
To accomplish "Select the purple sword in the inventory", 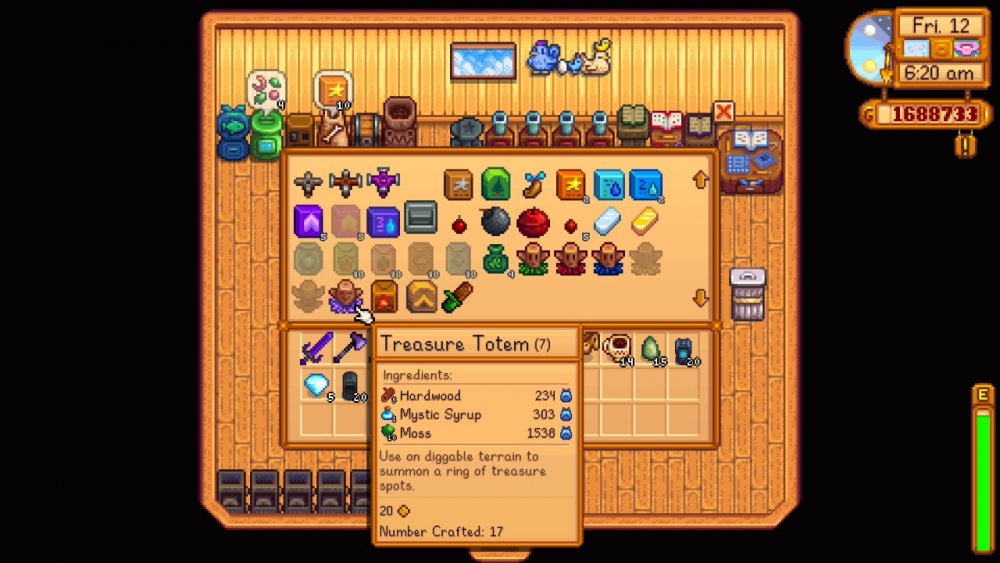I will click(316, 349).
